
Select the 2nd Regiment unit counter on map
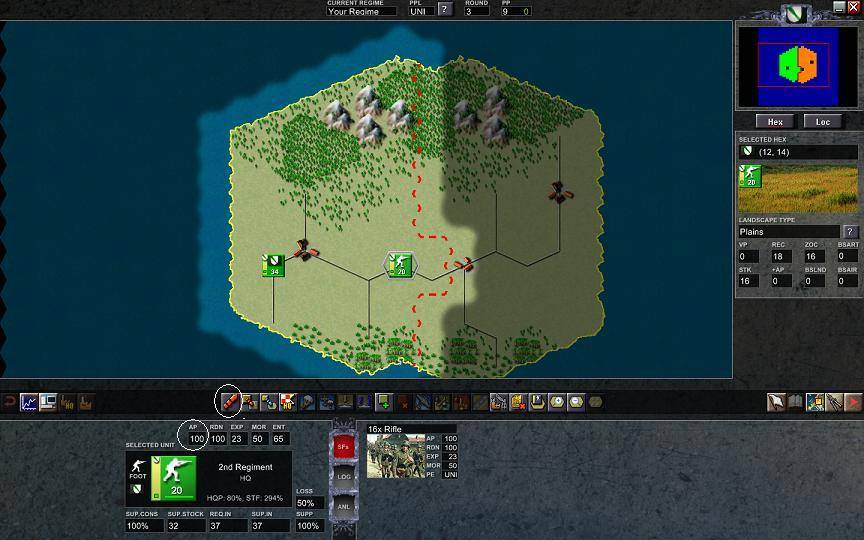click(400, 265)
